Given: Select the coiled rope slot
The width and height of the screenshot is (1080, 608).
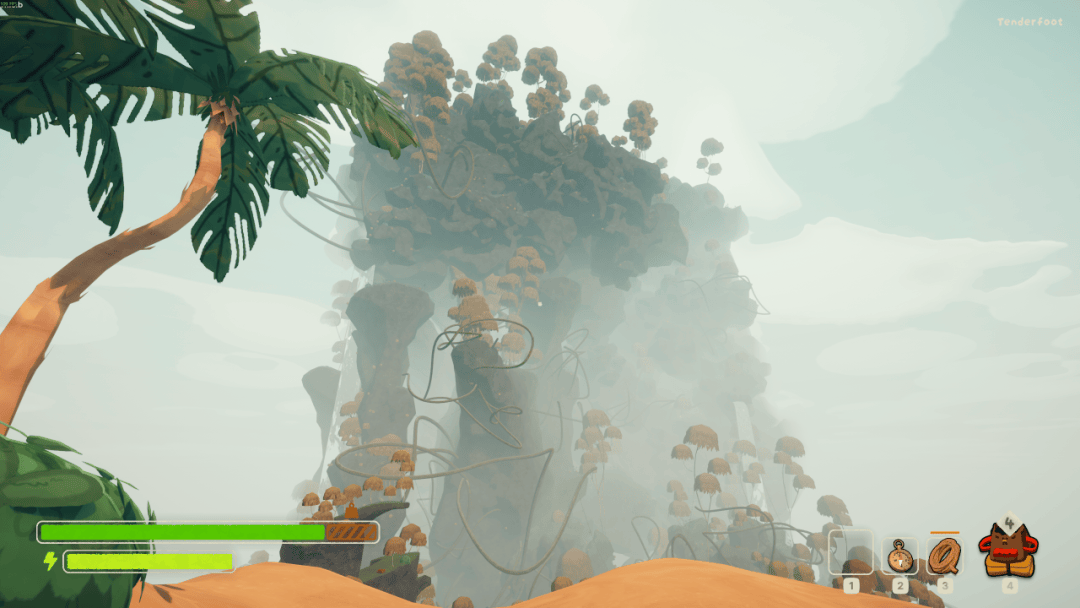Looking at the screenshot, I should pyautogui.click(x=944, y=554).
